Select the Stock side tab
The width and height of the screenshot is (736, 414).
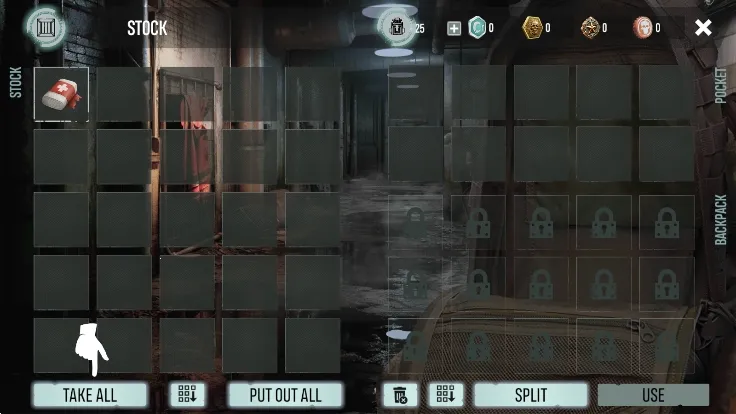15,82
